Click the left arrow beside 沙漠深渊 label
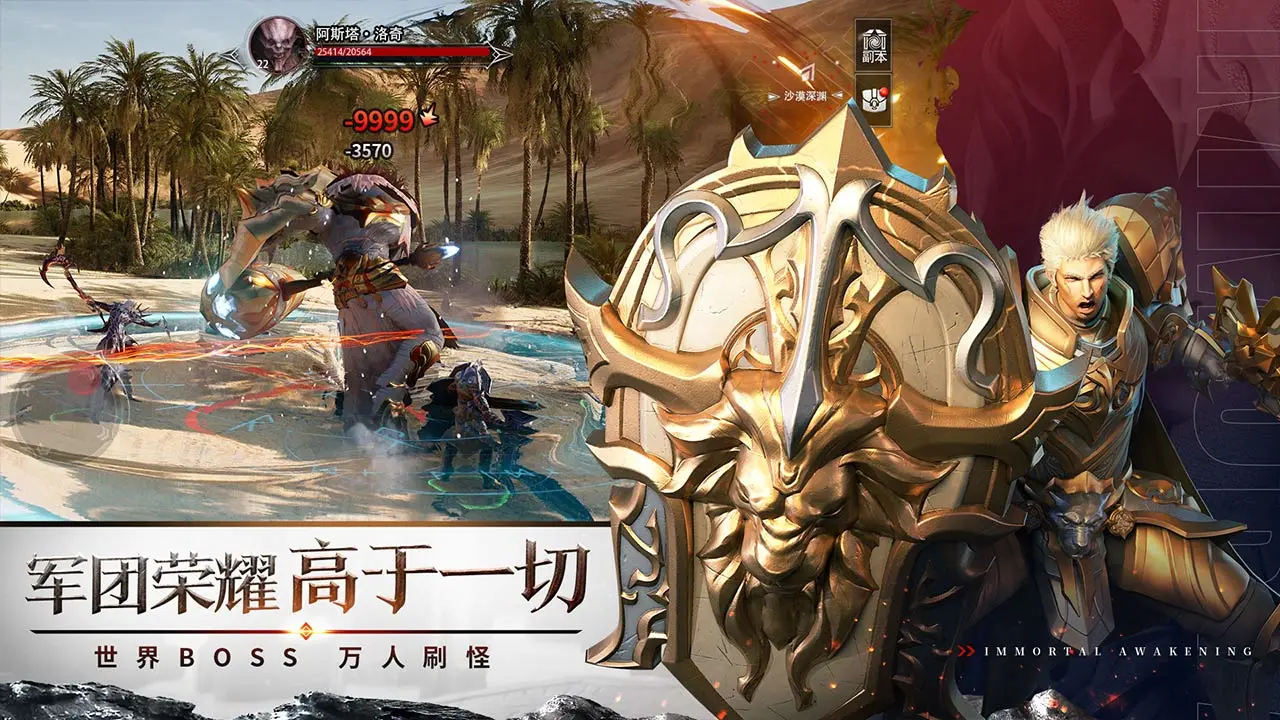1280x720 pixels. (x=772, y=95)
